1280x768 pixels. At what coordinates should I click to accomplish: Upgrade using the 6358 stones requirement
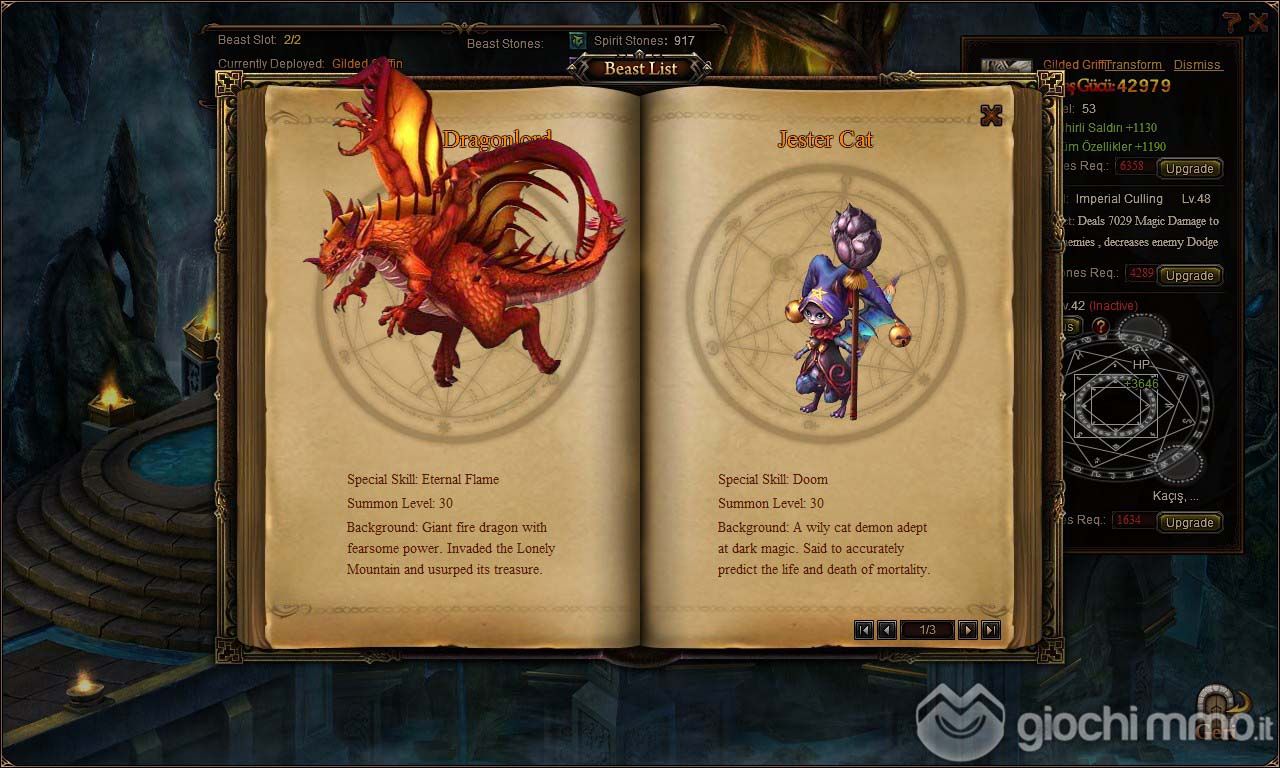pos(1189,168)
